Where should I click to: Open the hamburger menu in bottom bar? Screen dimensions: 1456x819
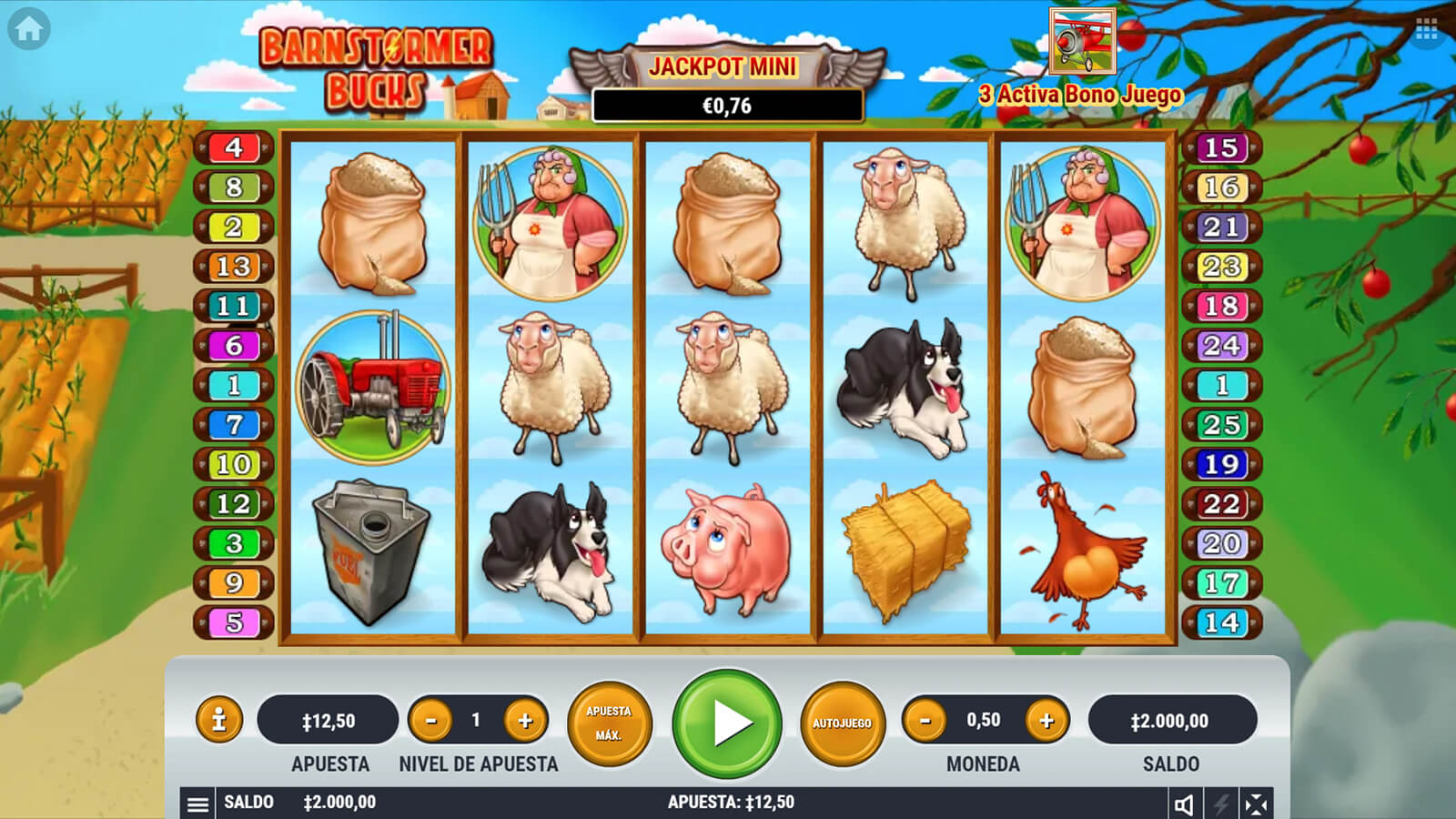(x=197, y=804)
